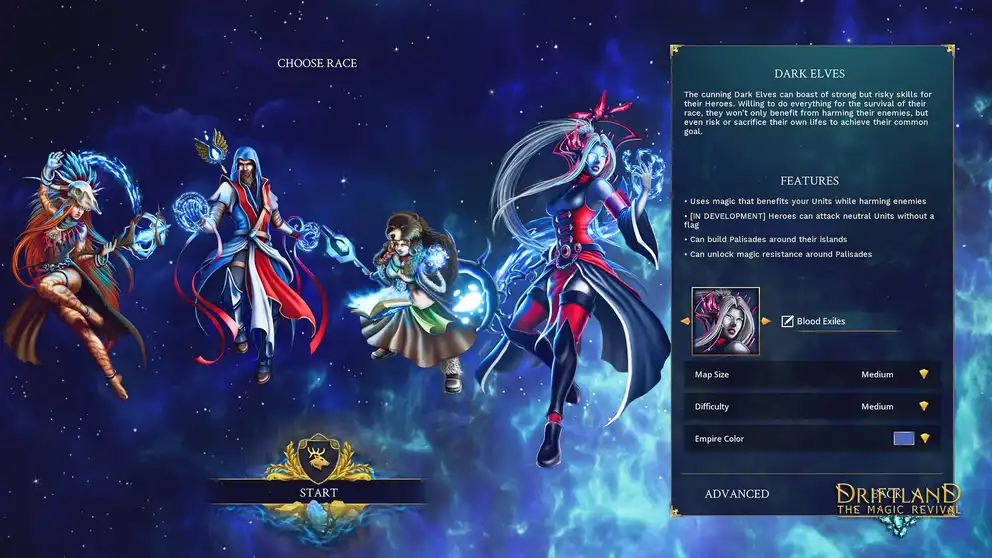Click the blue Empire Color swatch
The image size is (992, 558).
(x=904, y=439)
